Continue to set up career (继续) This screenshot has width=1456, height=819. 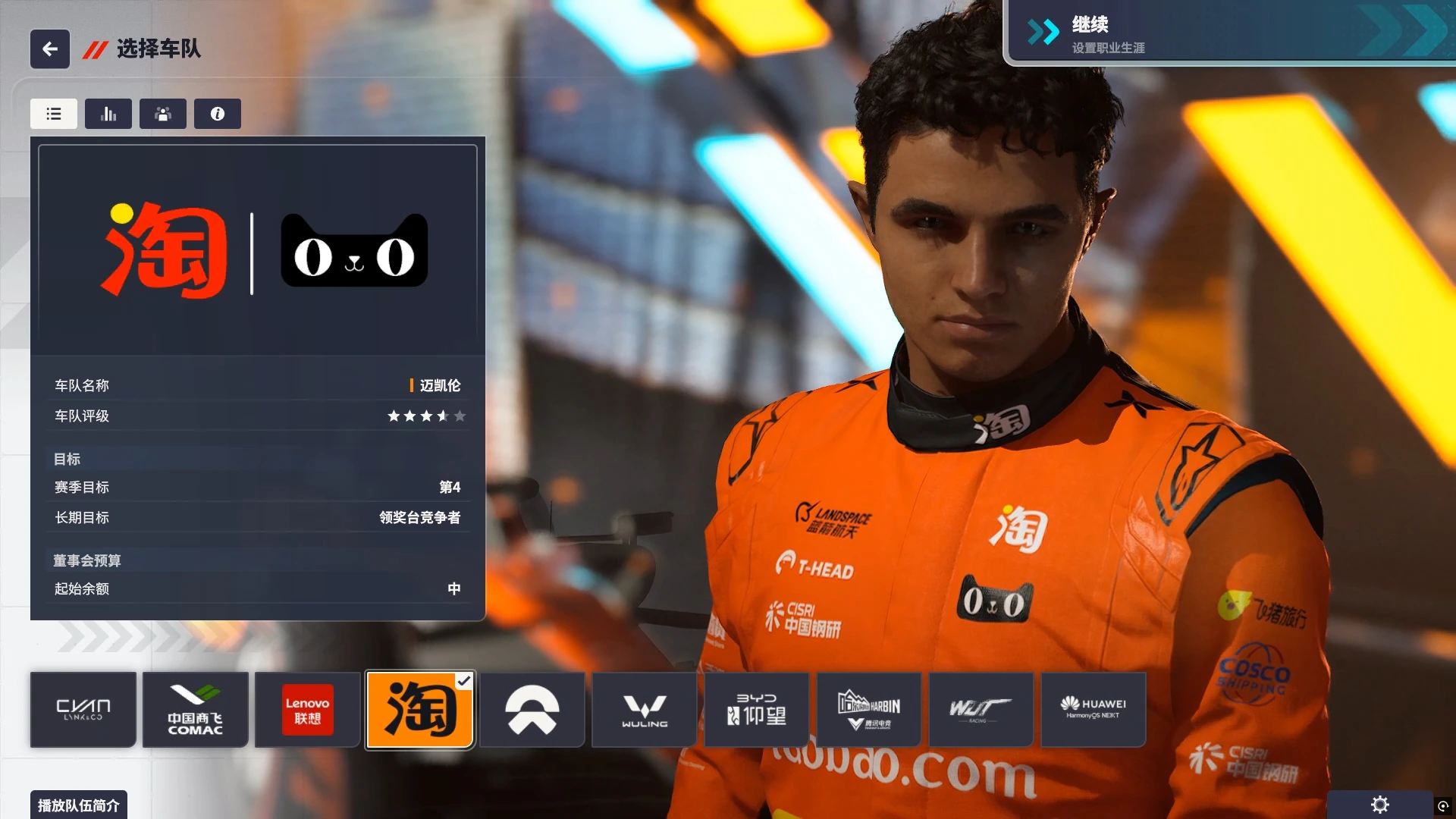point(1228,33)
